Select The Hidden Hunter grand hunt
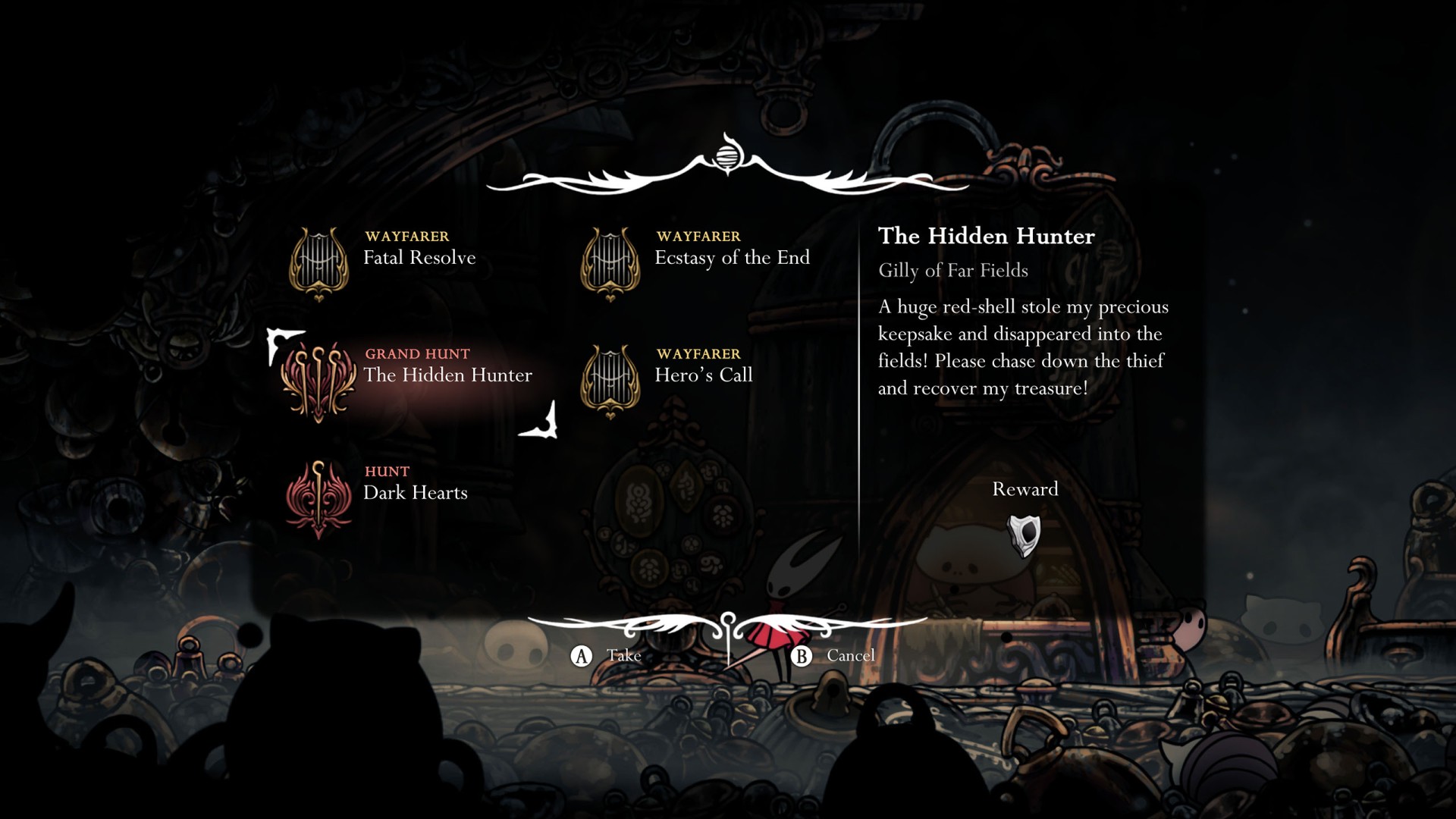This screenshot has width=1456, height=819. pyautogui.click(x=447, y=375)
